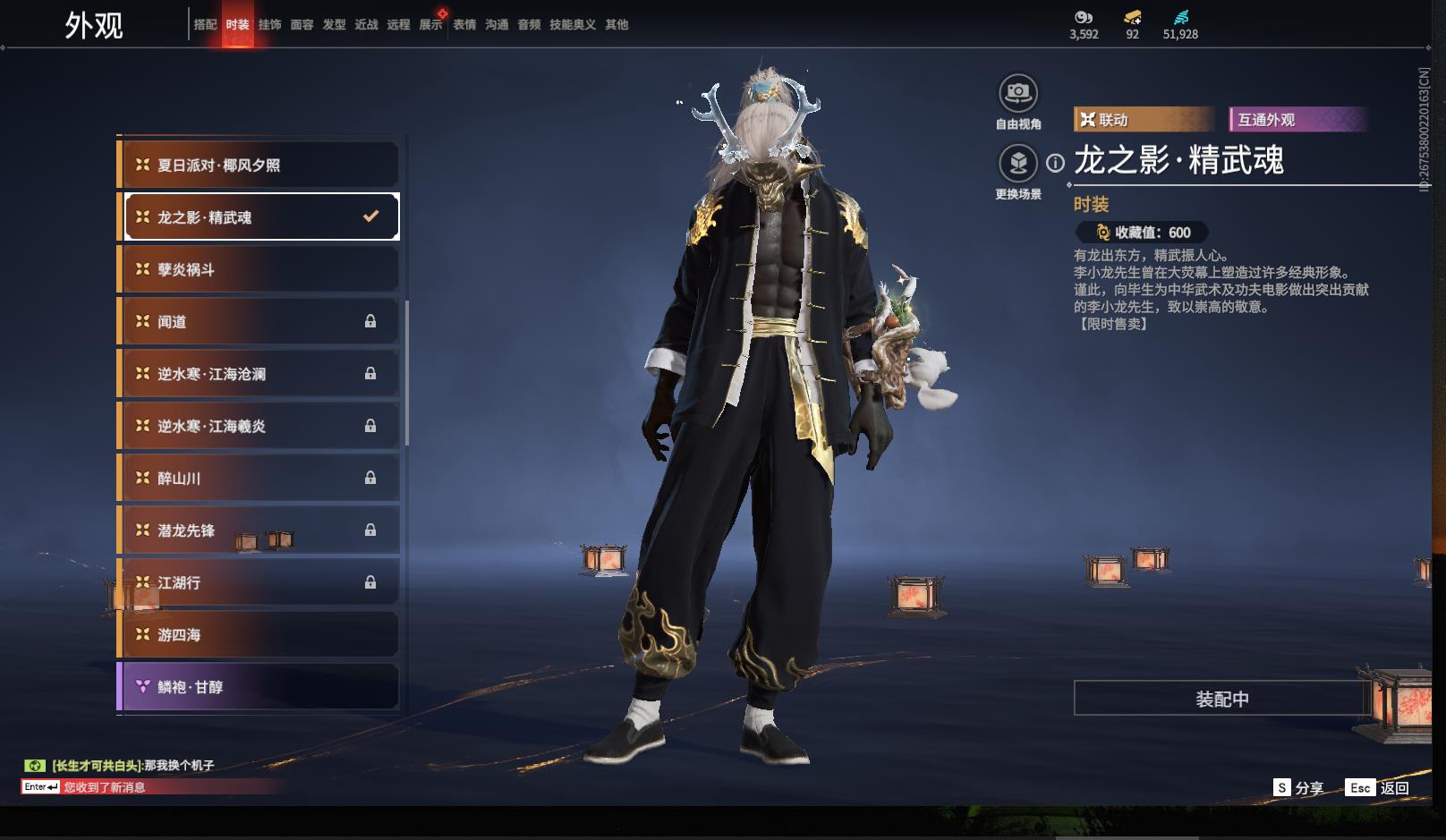Switch to the 发型 hairstyle tab
This screenshot has height=840, width=1446.
point(334,25)
